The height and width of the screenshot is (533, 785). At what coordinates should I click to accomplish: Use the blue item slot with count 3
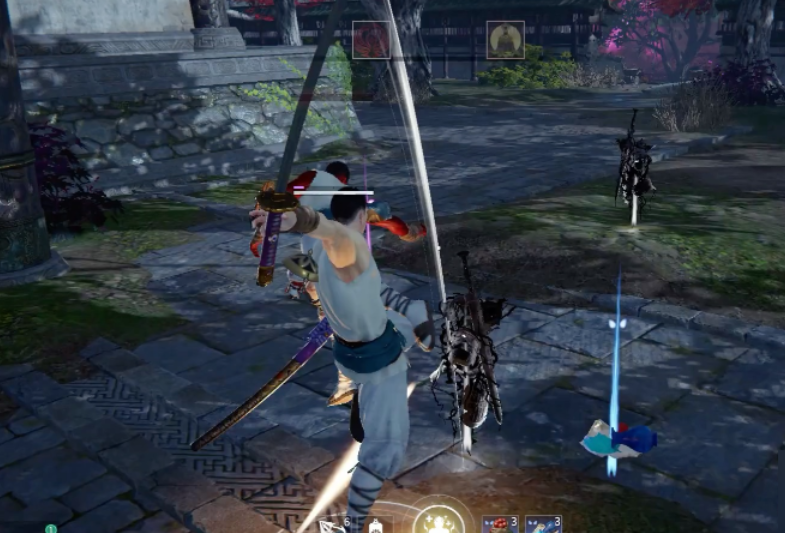pyautogui.click(x=542, y=524)
